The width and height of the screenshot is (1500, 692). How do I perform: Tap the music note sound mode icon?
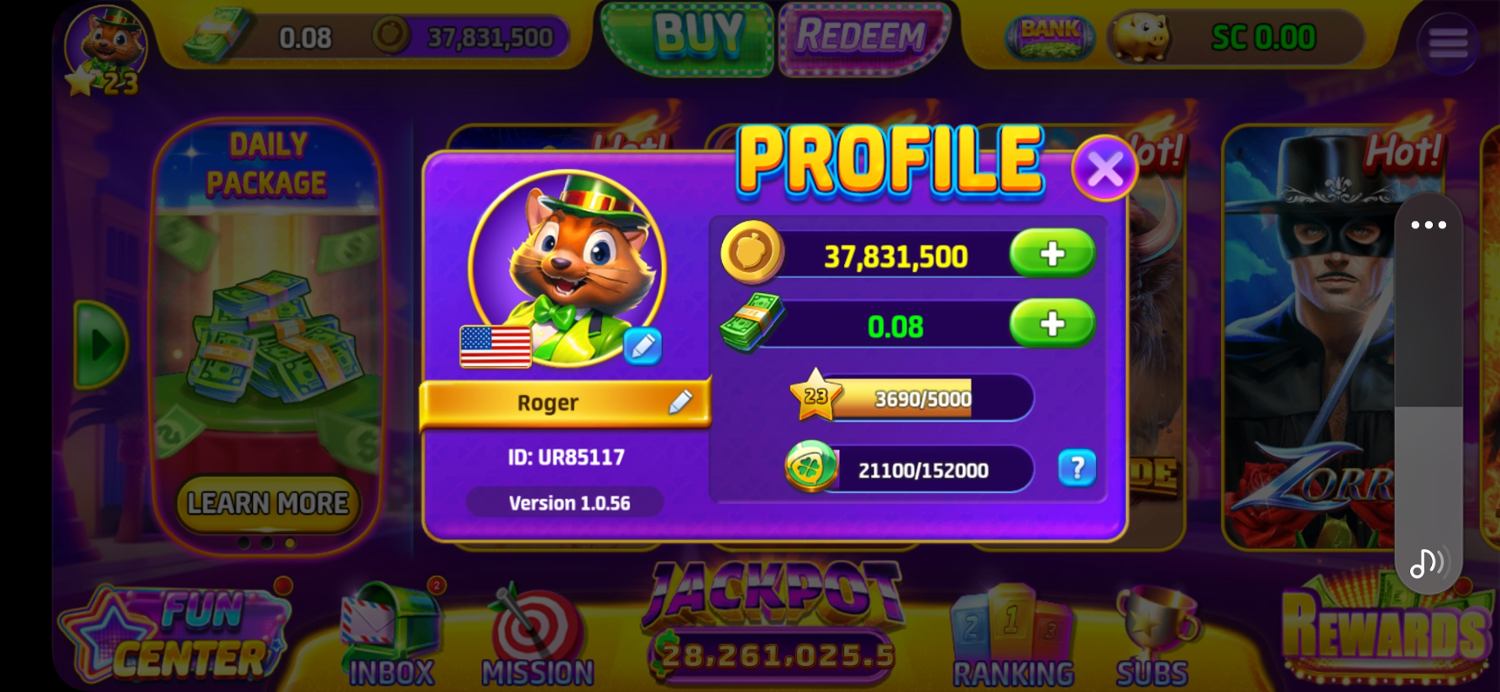click(x=1427, y=563)
